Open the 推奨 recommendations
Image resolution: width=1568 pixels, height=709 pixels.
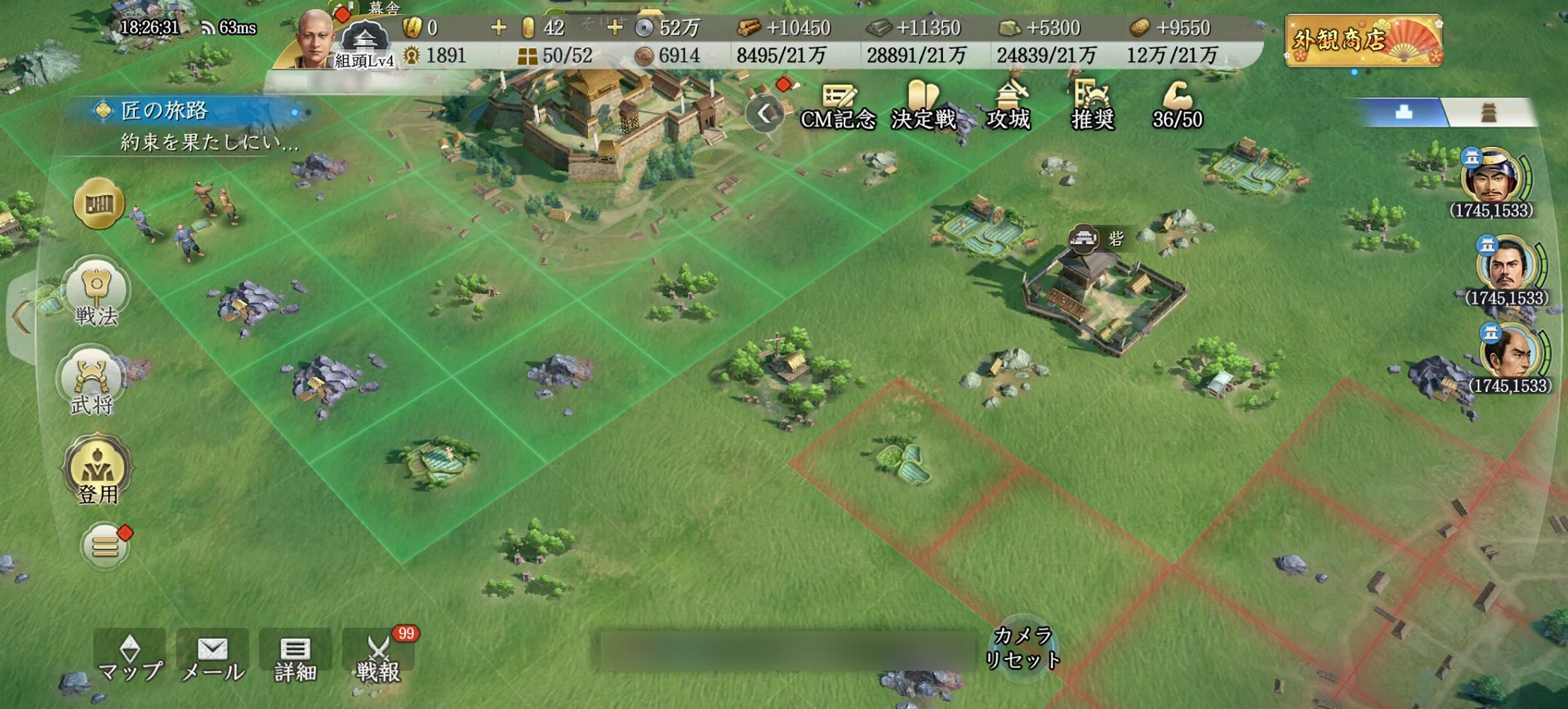coord(1093,106)
